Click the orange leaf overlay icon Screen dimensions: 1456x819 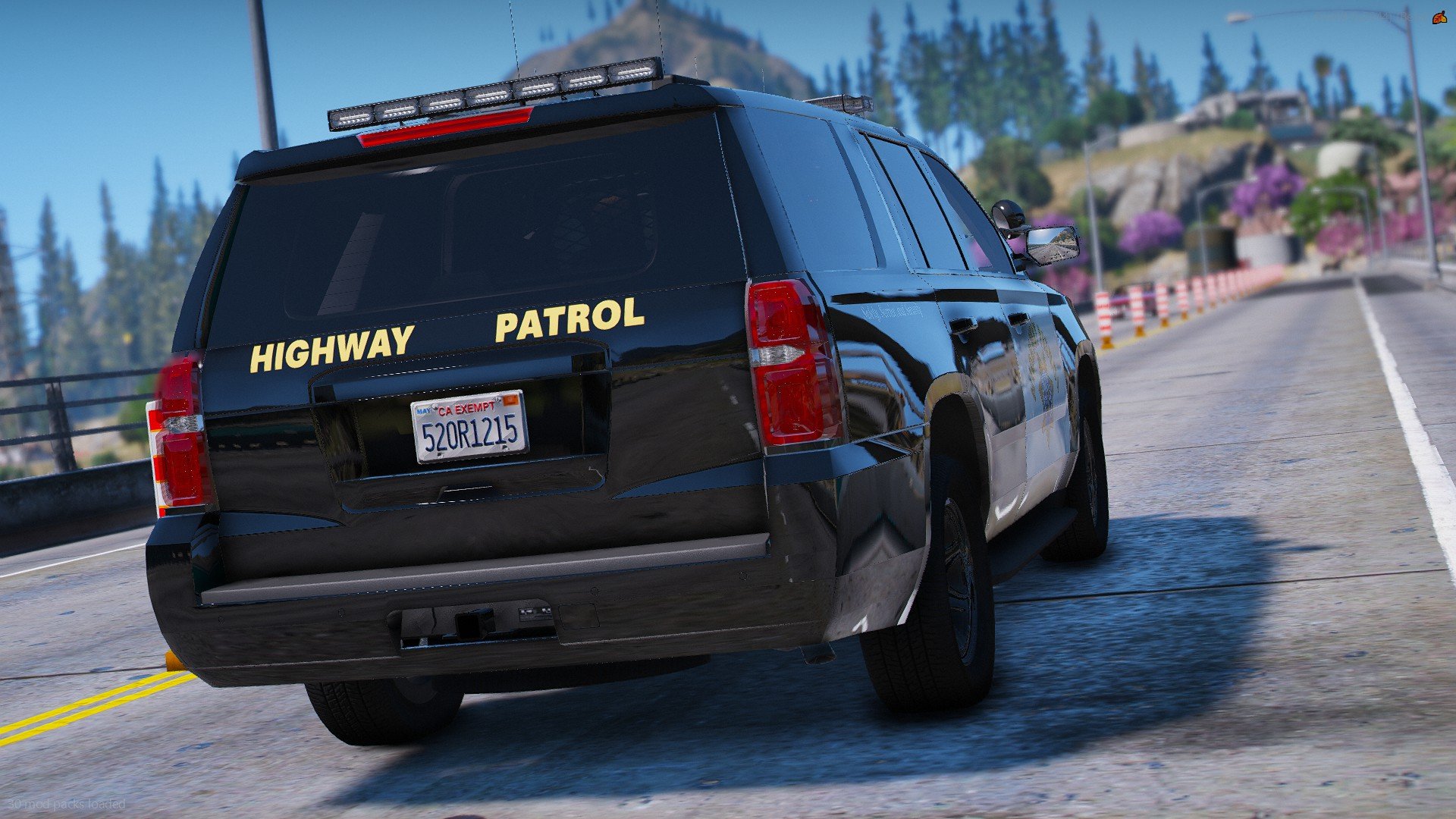[x=1438, y=17]
